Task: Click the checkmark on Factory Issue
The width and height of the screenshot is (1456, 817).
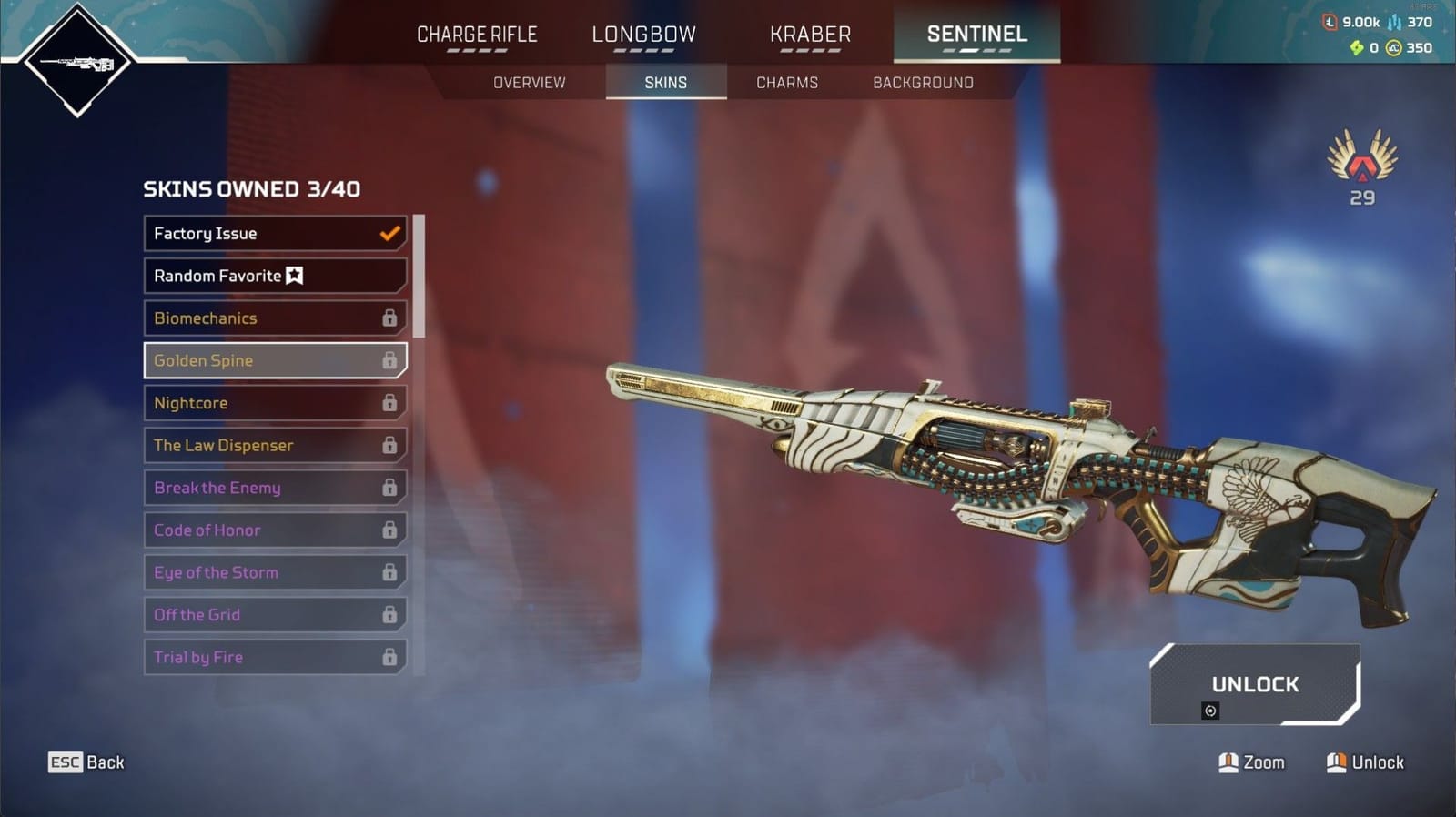Action: [x=389, y=234]
